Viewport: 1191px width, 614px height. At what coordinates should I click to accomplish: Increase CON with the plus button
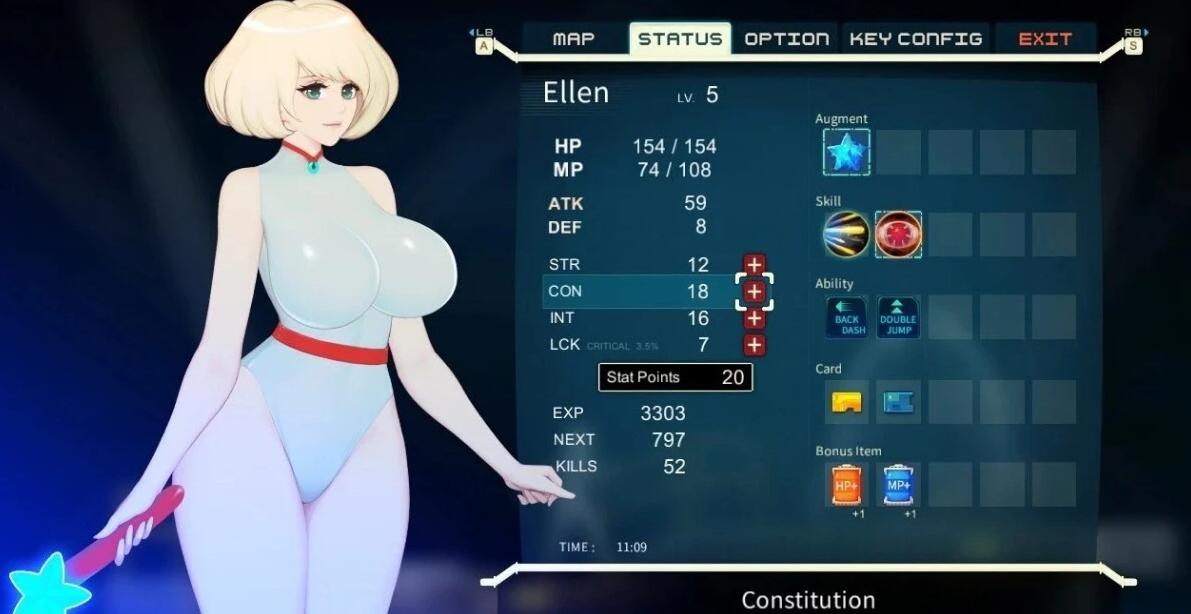(754, 292)
